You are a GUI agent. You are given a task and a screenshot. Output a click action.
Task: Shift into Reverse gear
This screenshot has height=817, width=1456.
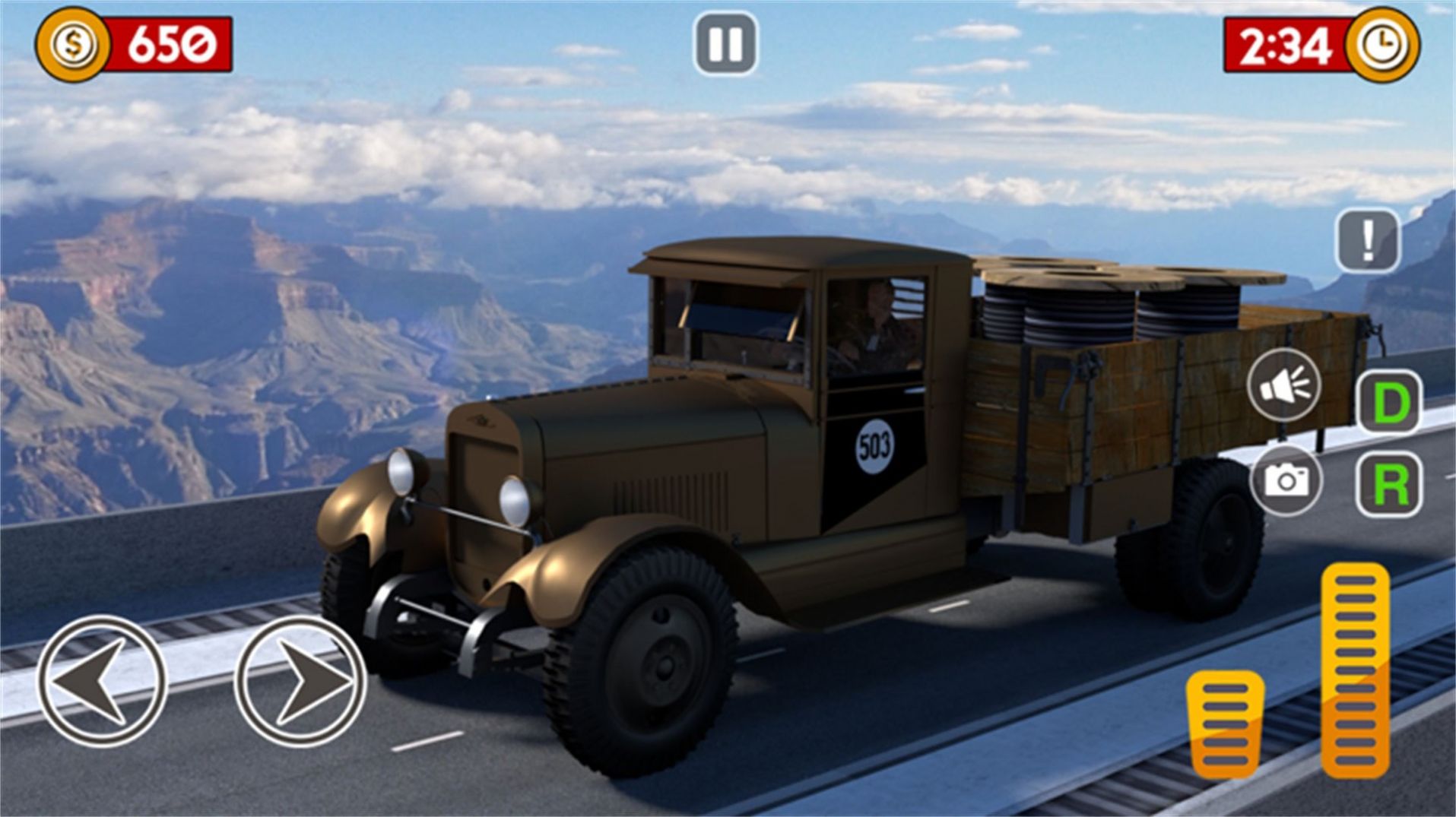(x=1388, y=484)
